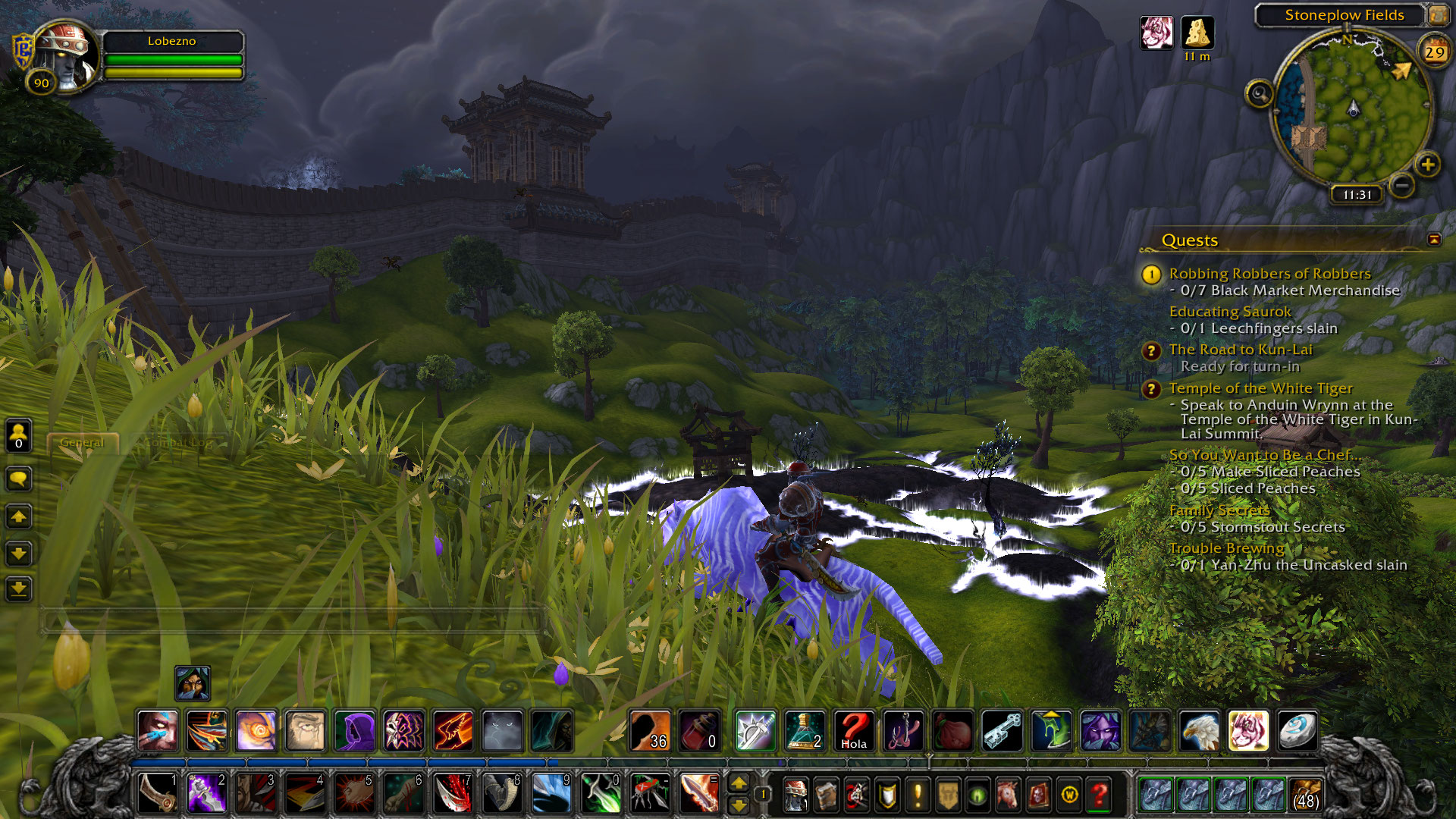Open the chat speech bubble menu
Screen dimensions: 1456x819
pos(19,479)
